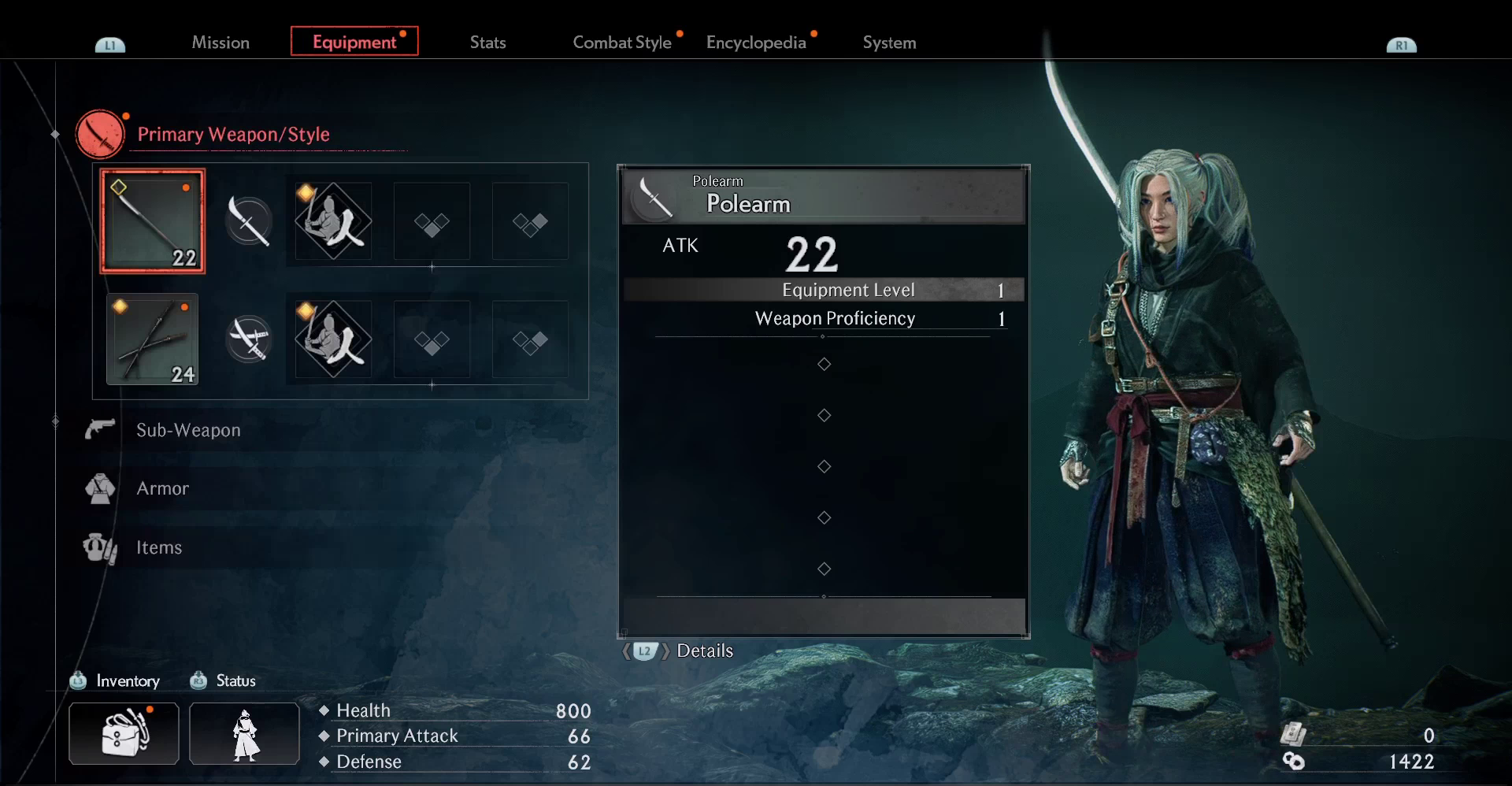Image resolution: width=1512 pixels, height=786 pixels.
Task: Open the first diamond node in the proficiency tree
Action: click(x=824, y=364)
